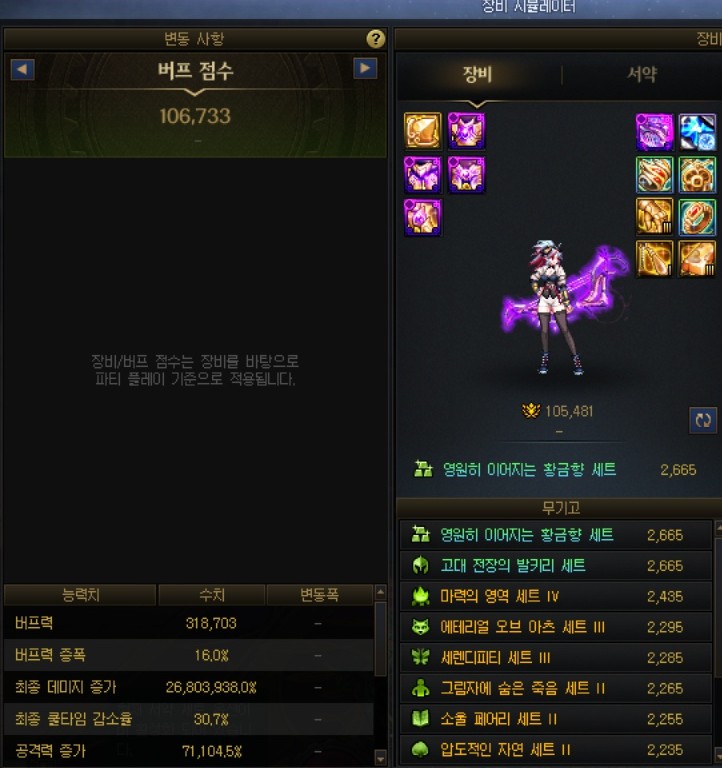Click the stats list scroll-down arrow
This screenshot has width=722, height=768.
tap(380, 758)
